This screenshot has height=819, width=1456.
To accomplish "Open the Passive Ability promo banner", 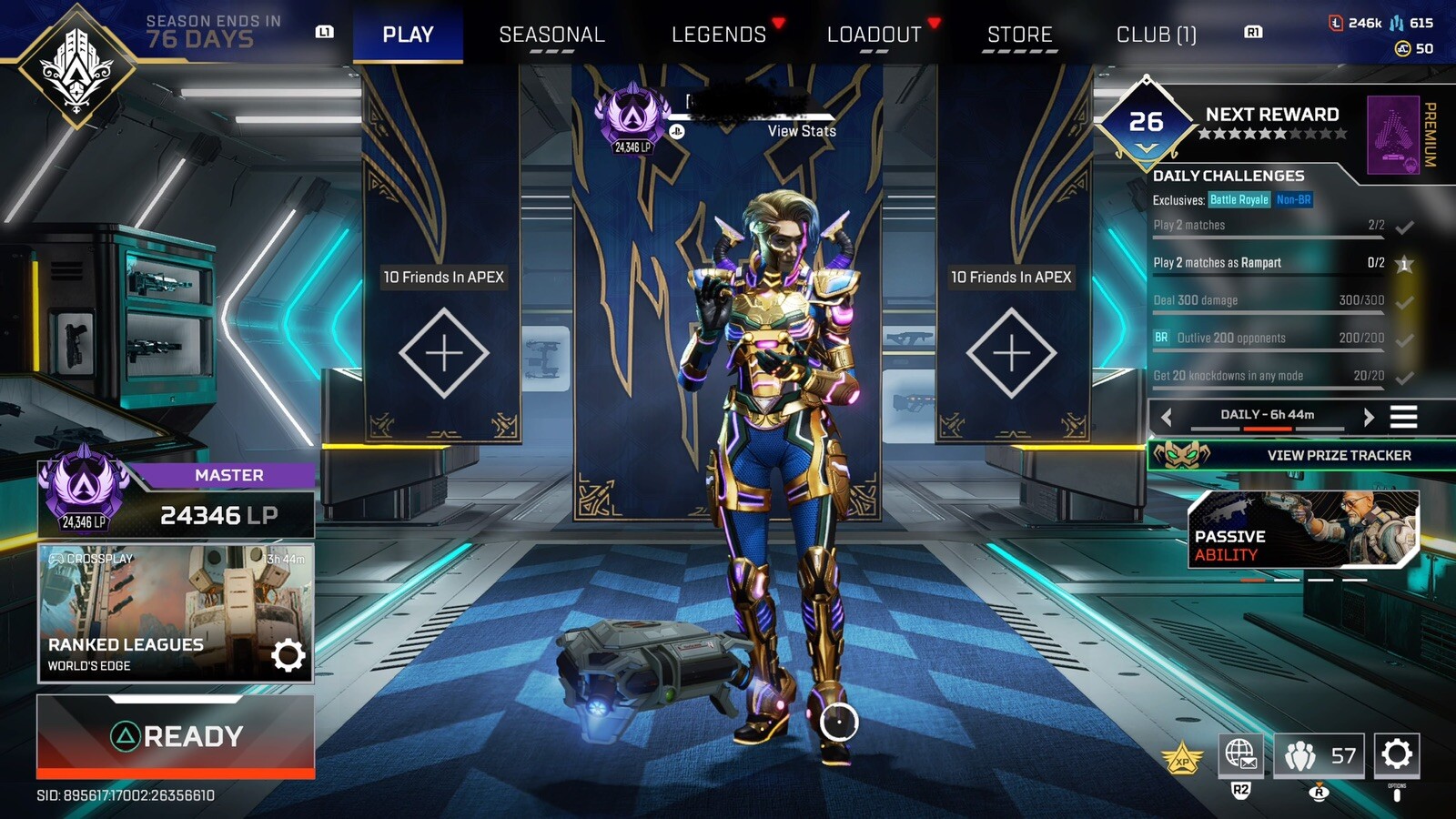I will pyautogui.click(x=1303, y=530).
